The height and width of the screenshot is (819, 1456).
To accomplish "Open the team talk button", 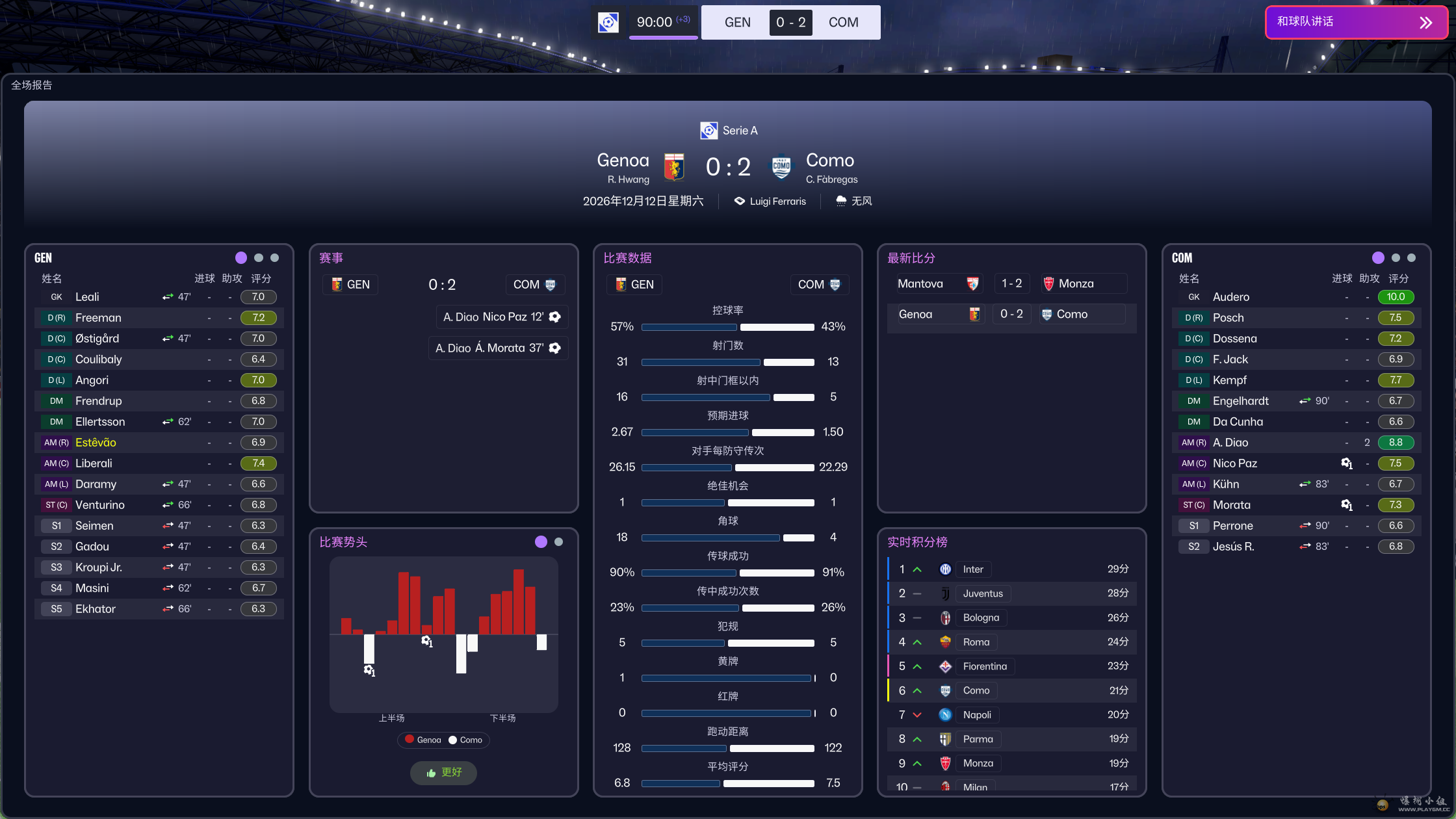I will (1356, 23).
